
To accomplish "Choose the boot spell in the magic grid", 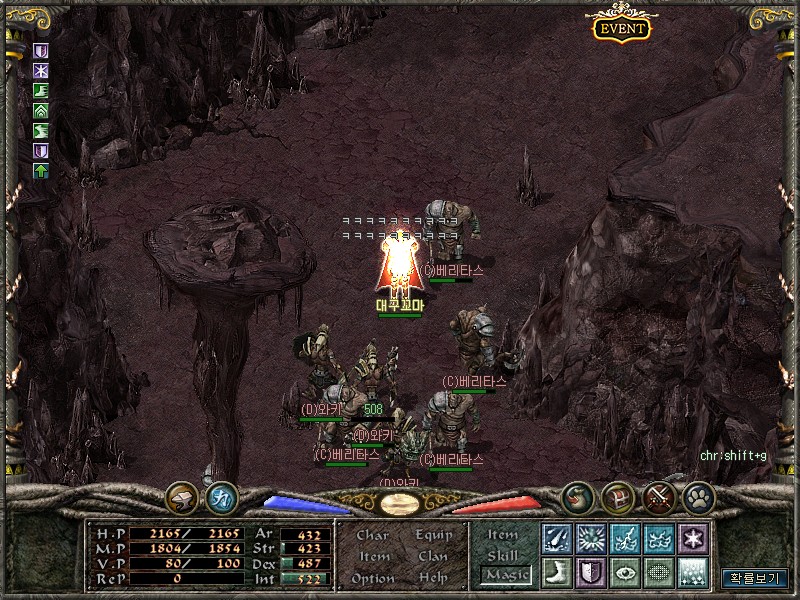I will click(x=557, y=572).
